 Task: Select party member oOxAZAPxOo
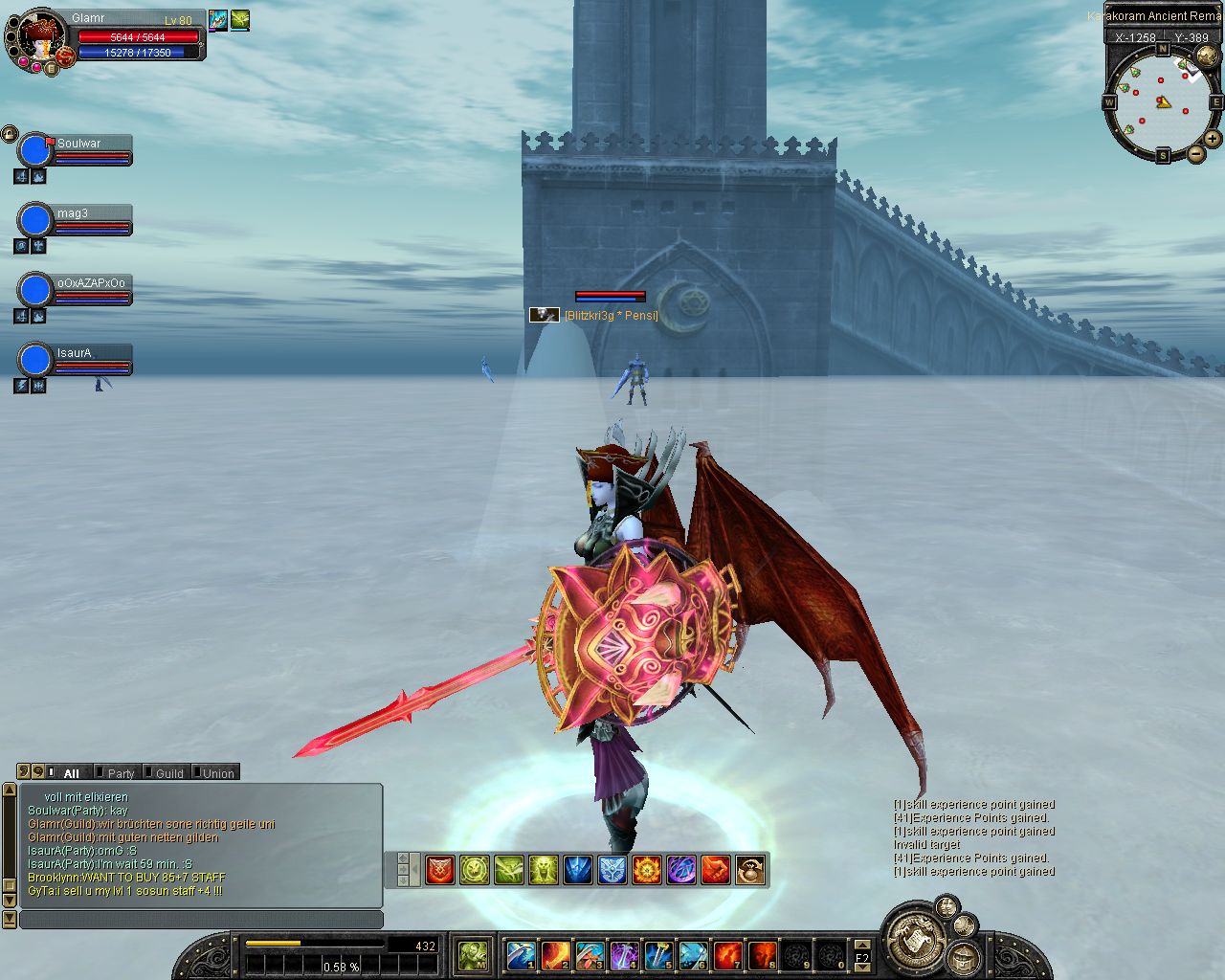pos(35,290)
